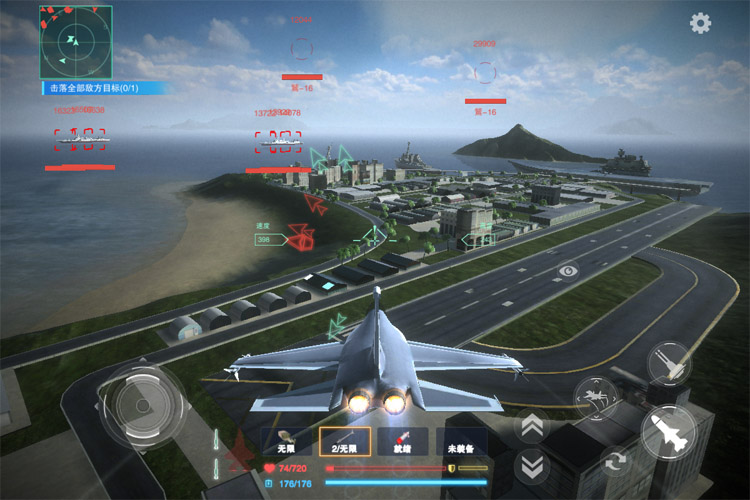The width and height of the screenshot is (750, 500).
Task: Switch to the red-tipped rocket weapon slot
Action: 402,442
